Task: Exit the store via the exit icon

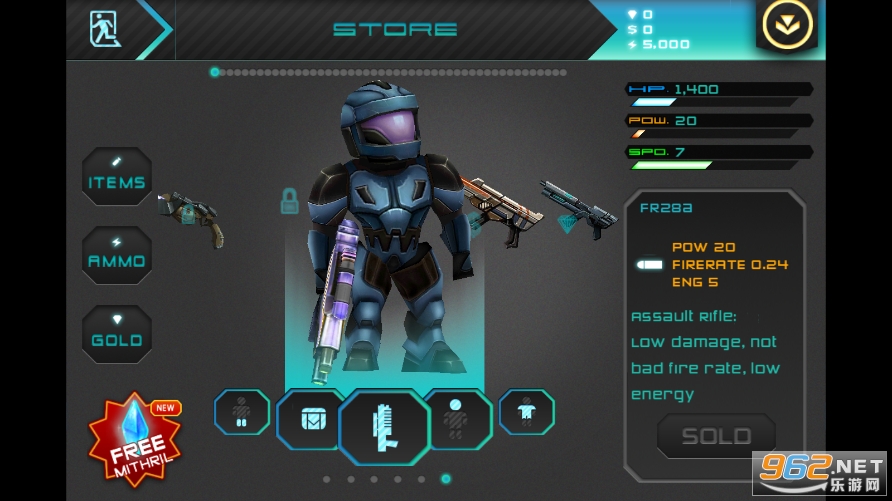Action: pos(103,28)
